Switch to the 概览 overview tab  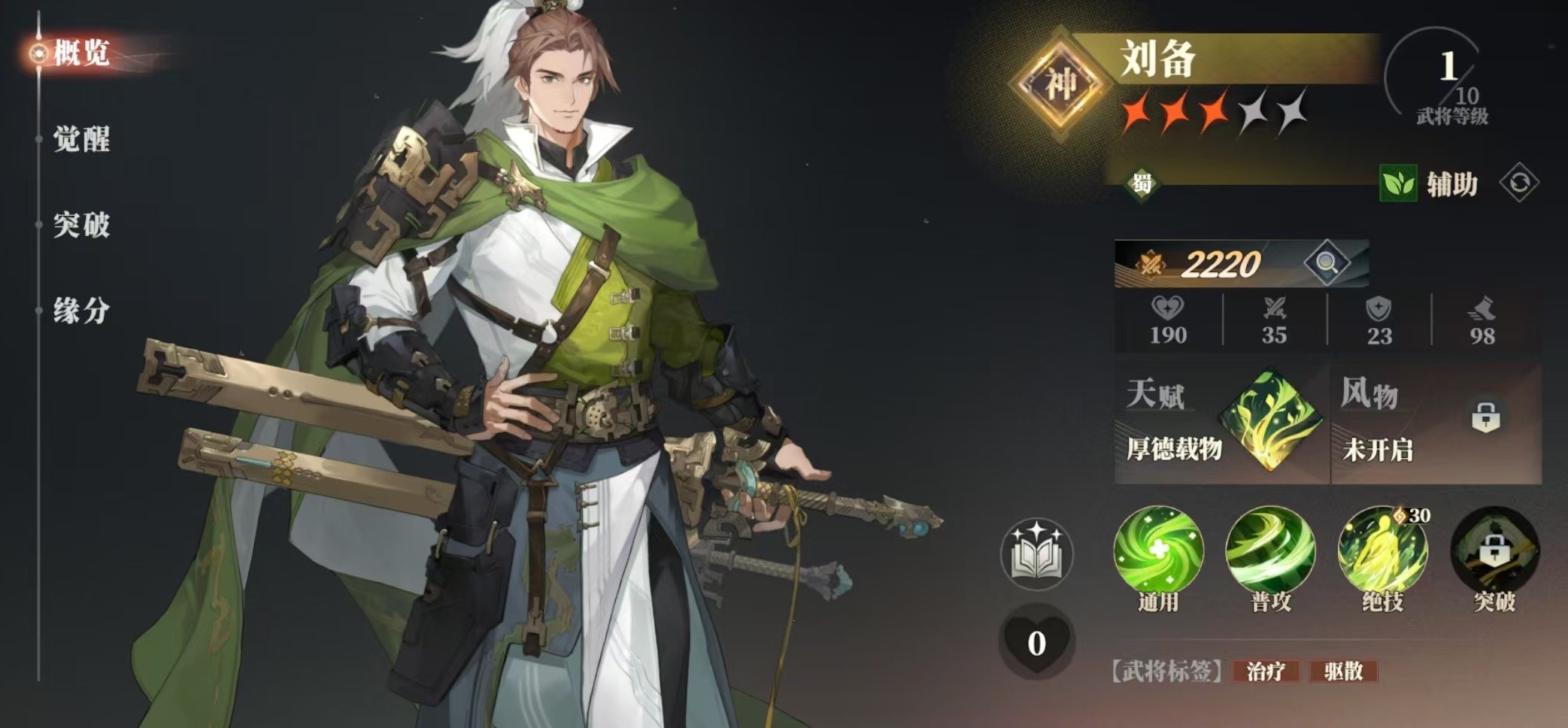click(x=81, y=53)
